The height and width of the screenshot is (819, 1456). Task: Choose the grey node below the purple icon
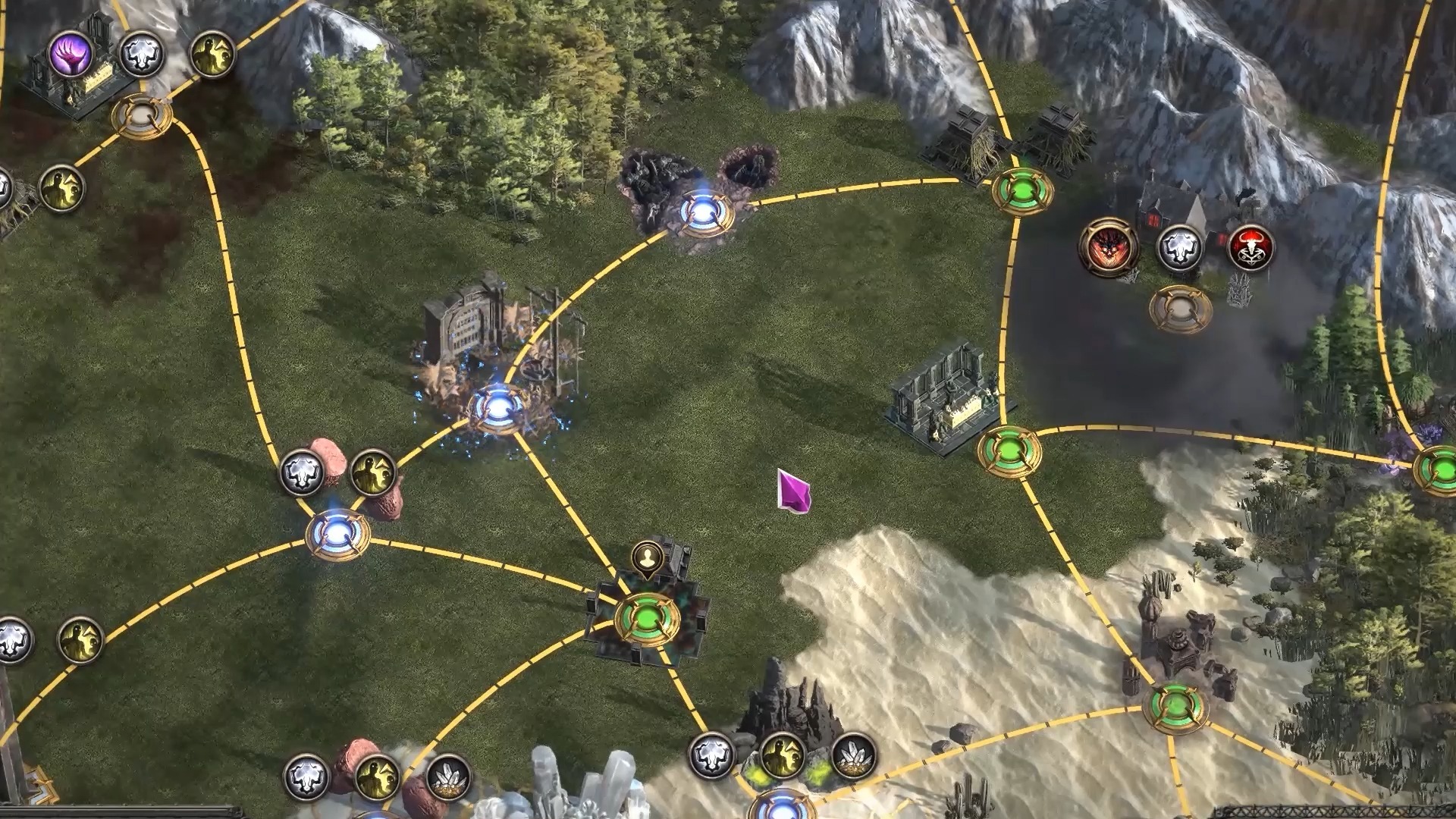point(142,116)
